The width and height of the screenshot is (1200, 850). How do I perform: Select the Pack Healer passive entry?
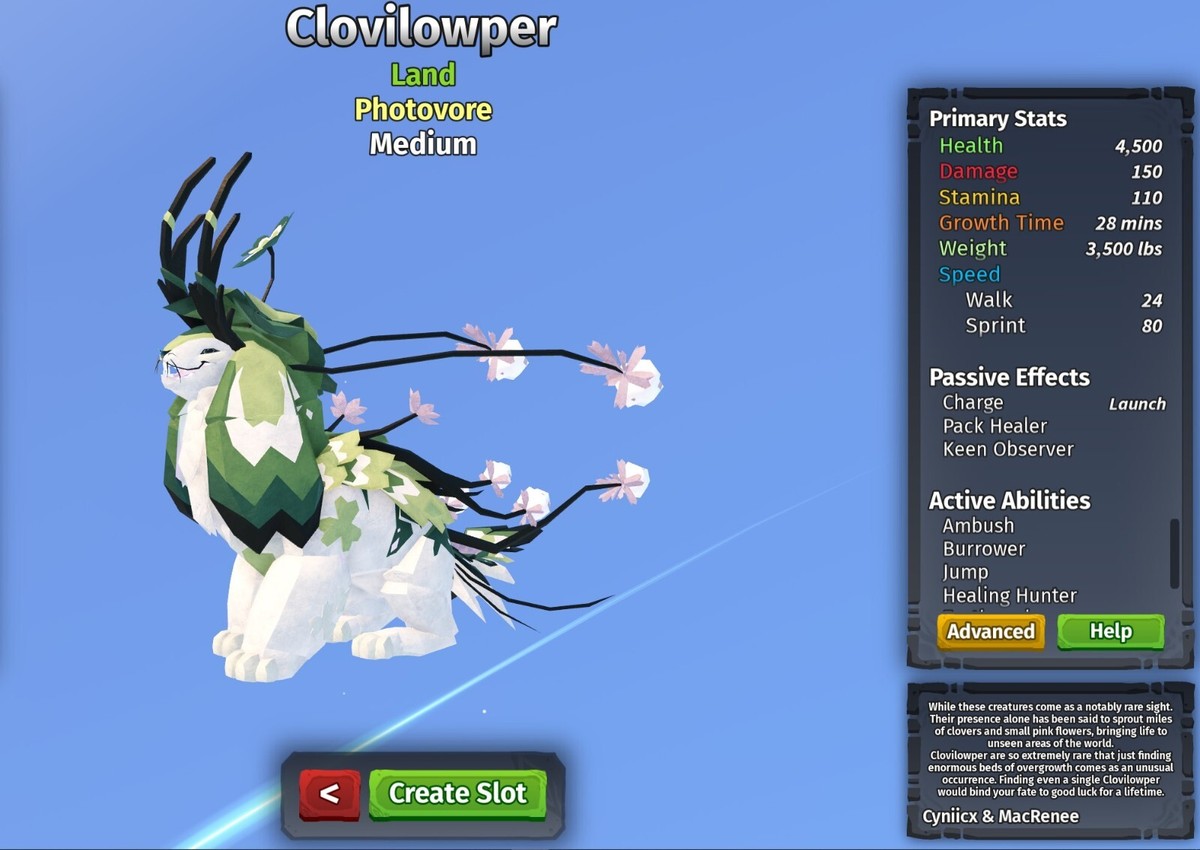(995, 426)
